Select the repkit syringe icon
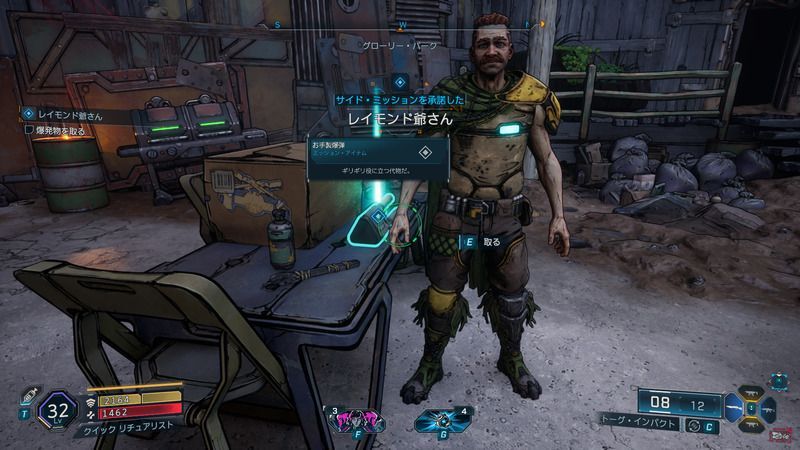The width and height of the screenshot is (800, 450). click(28, 394)
